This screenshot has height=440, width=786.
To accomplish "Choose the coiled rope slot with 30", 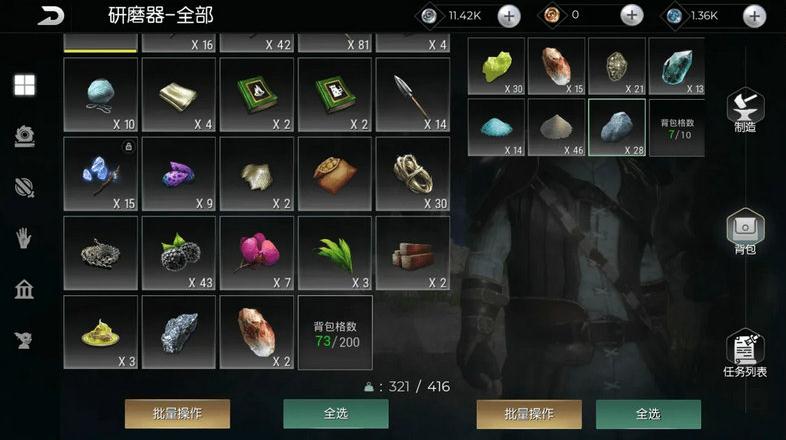I will point(412,174).
